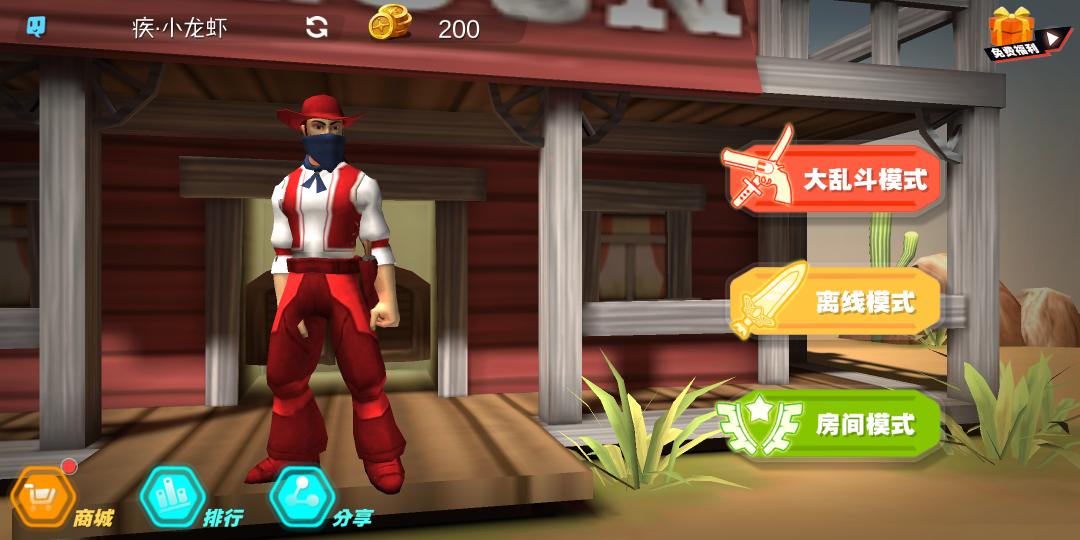Open the blue avatar profile icon
Image resolution: width=1080 pixels, height=540 pixels.
(x=36, y=27)
